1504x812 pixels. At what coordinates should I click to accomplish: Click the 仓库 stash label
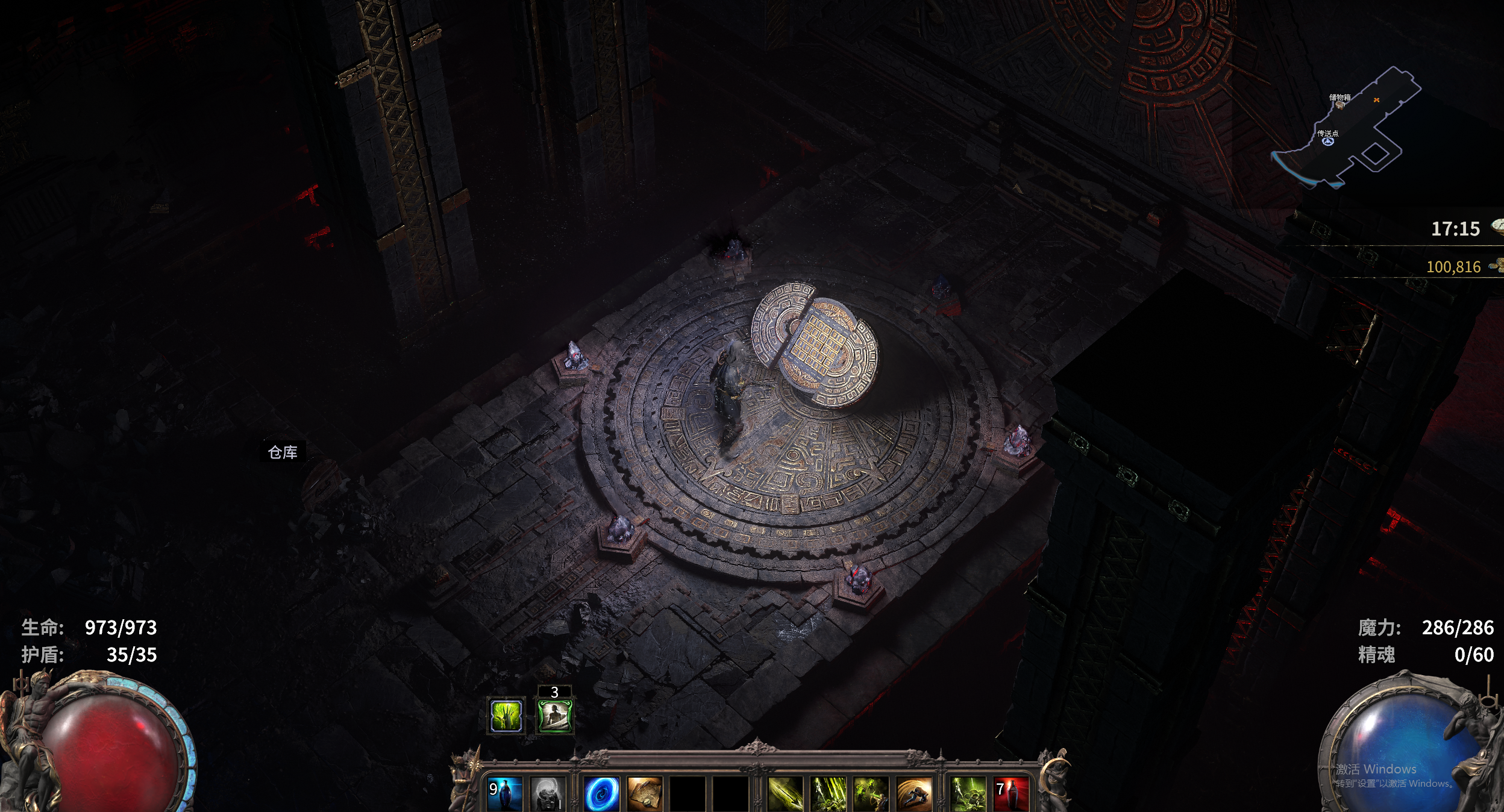point(283,452)
